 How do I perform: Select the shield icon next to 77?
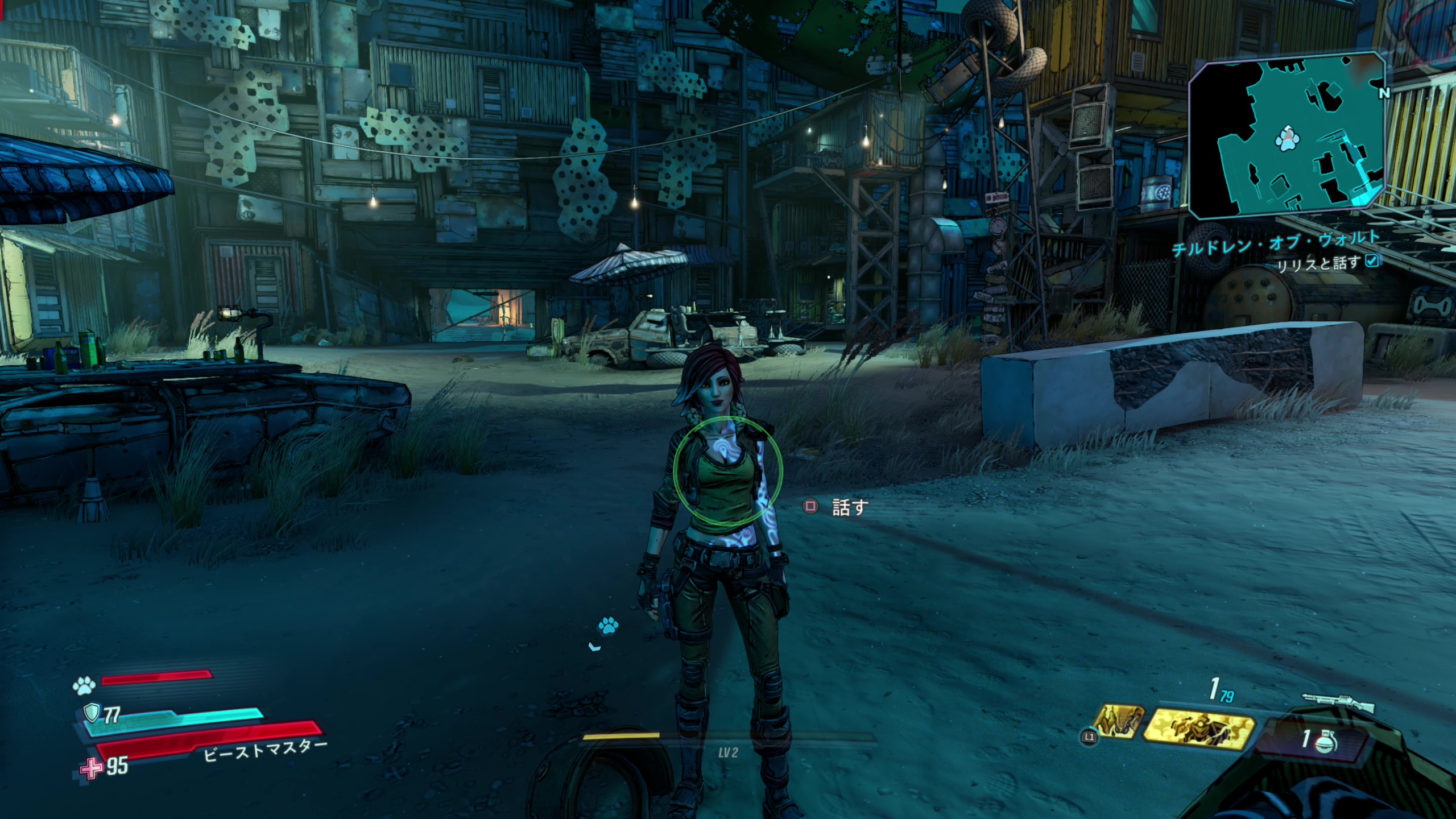91,713
